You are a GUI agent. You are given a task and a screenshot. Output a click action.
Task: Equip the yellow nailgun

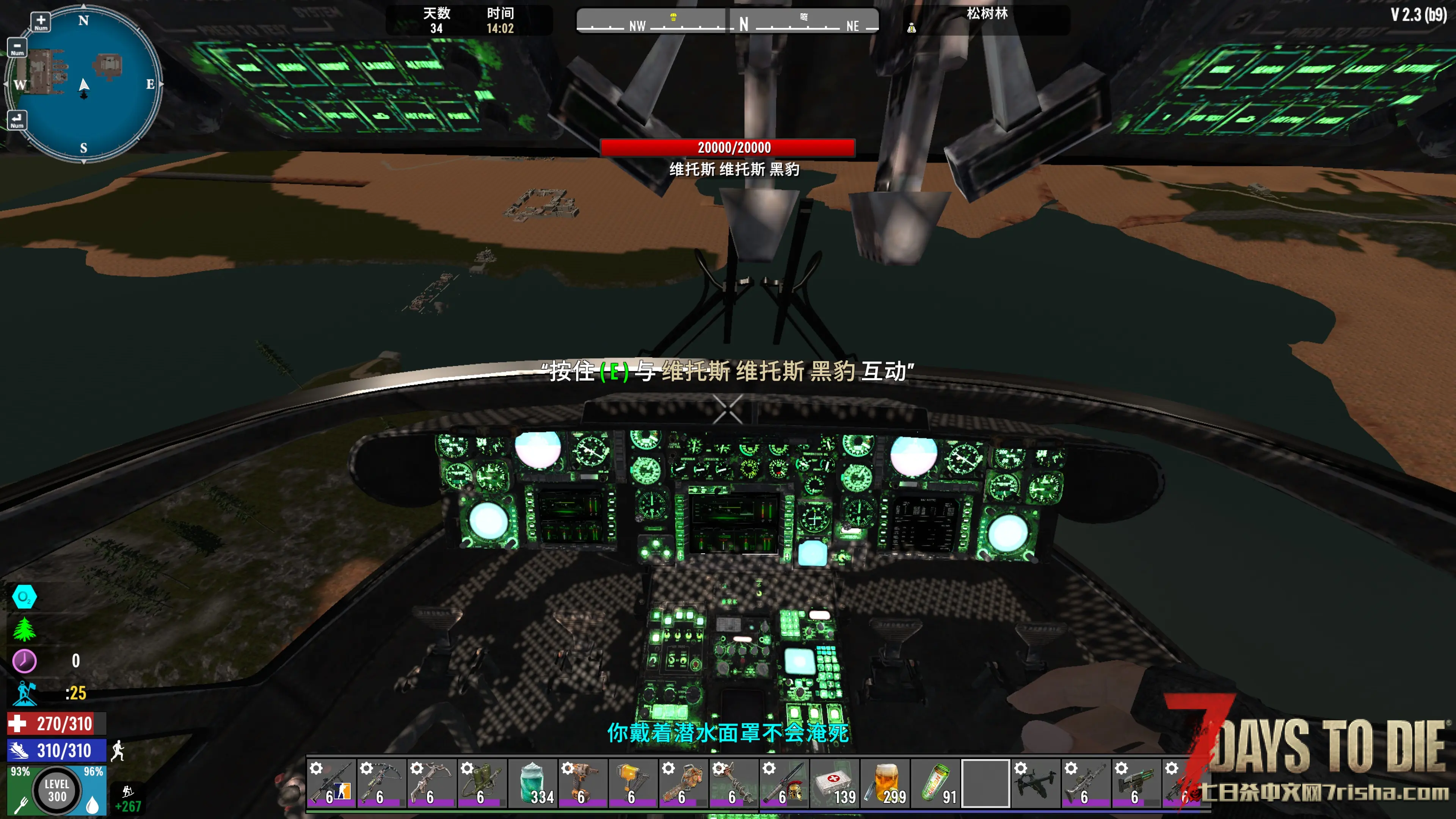click(633, 783)
